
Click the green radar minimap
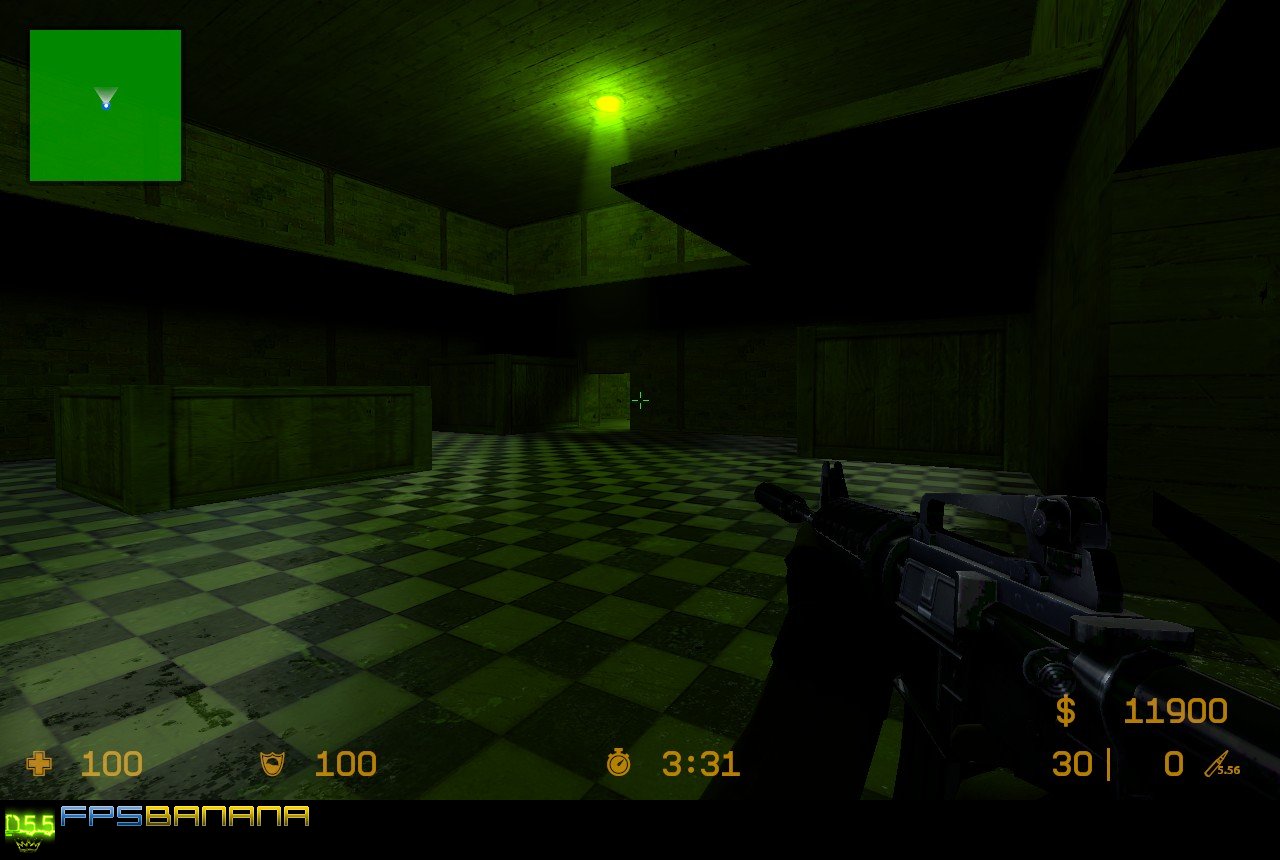click(x=105, y=105)
